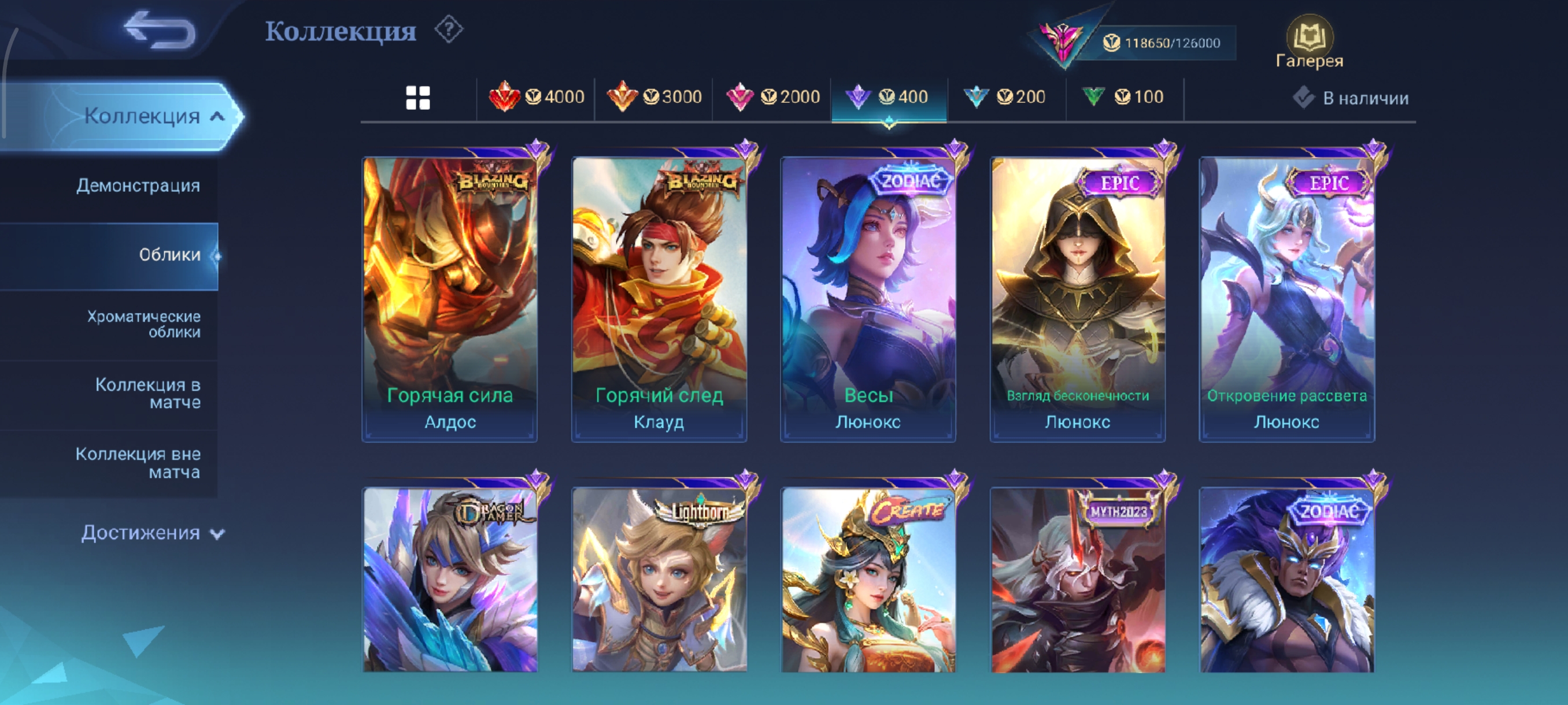Show all skins with the grid tab
This screenshot has height=705, width=1568.
coord(417,97)
